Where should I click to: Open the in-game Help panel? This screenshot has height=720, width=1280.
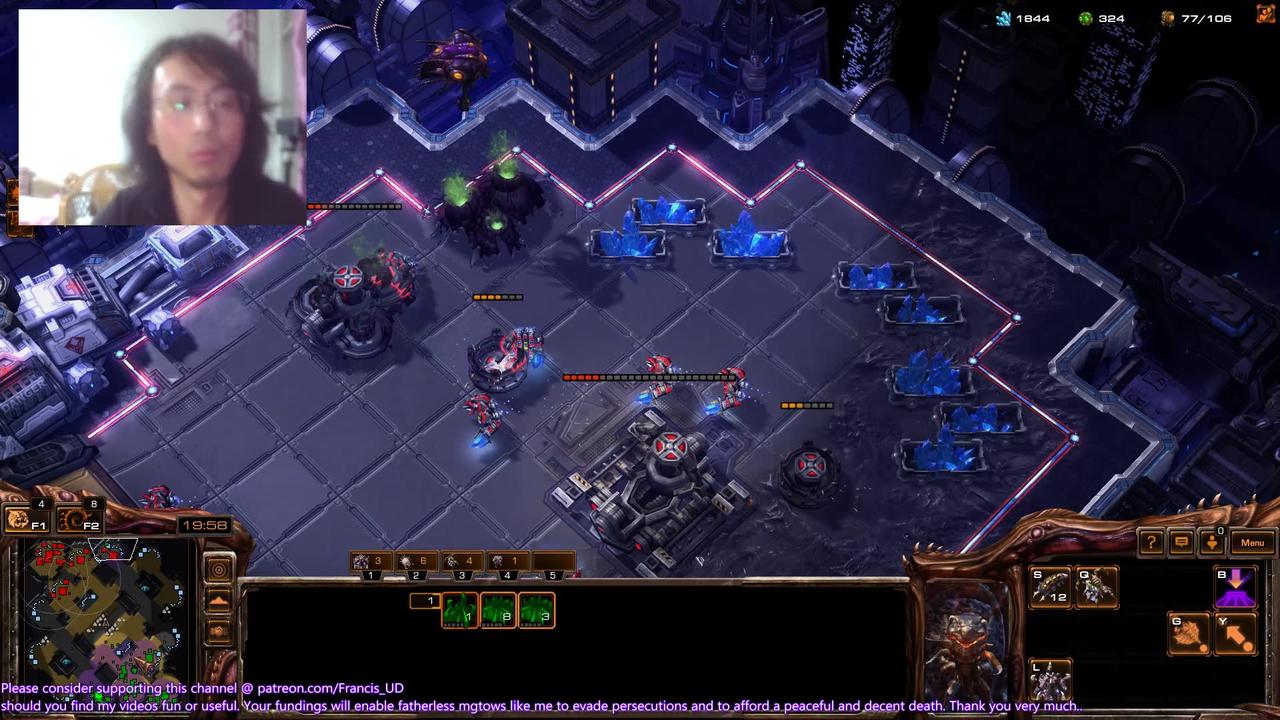[x=1151, y=542]
